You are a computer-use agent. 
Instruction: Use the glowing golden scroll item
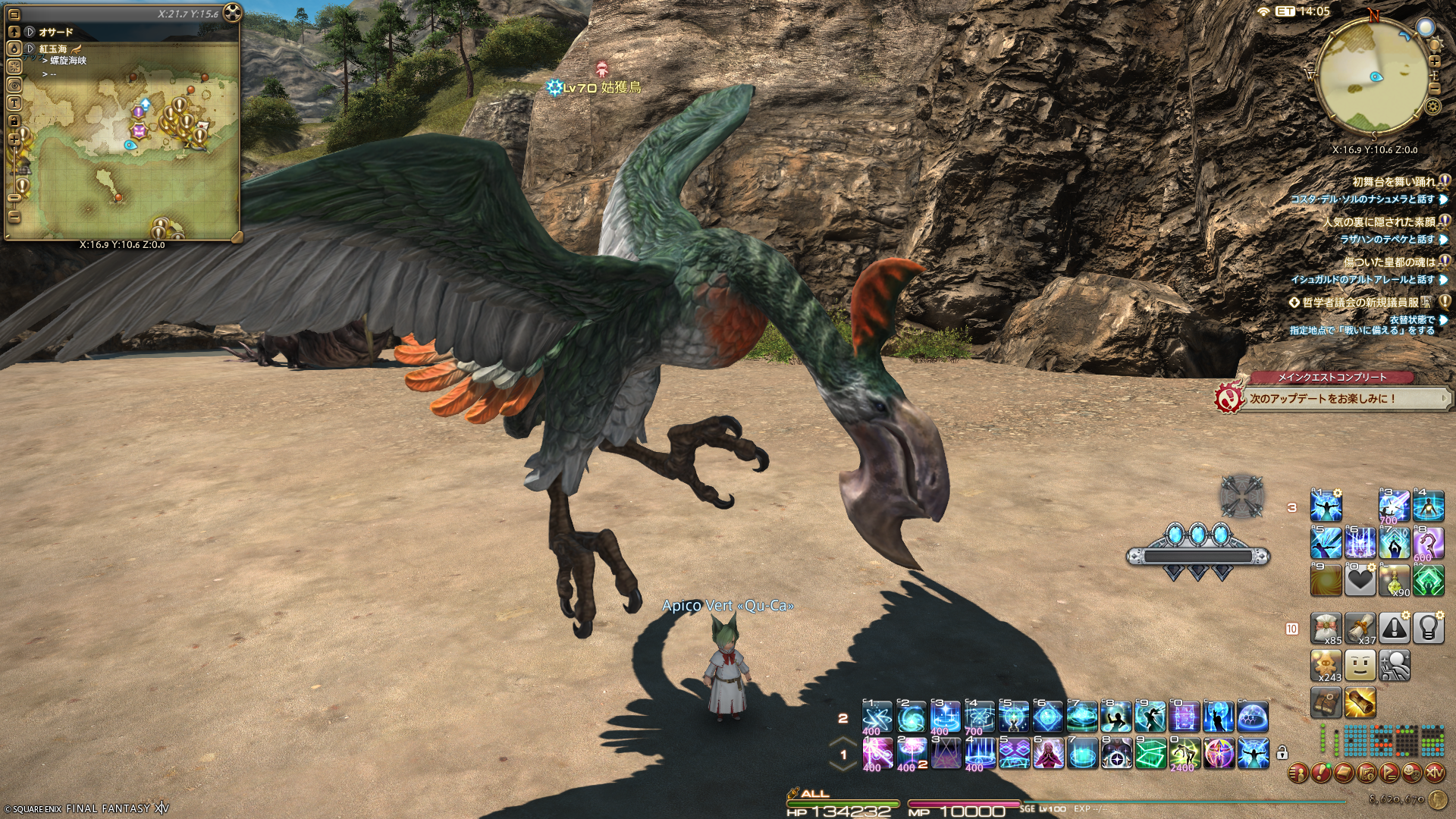[1360, 703]
